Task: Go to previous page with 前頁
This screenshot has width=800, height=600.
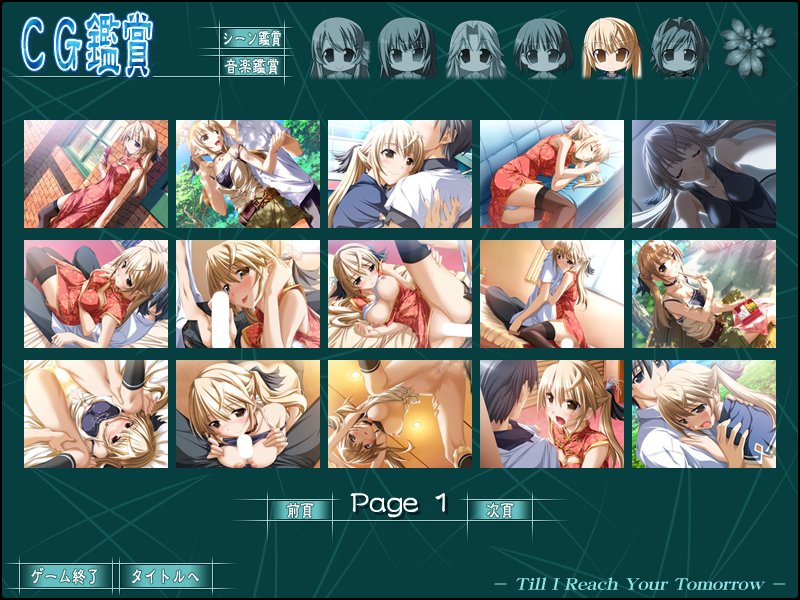Action: pyautogui.click(x=300, y=509)
